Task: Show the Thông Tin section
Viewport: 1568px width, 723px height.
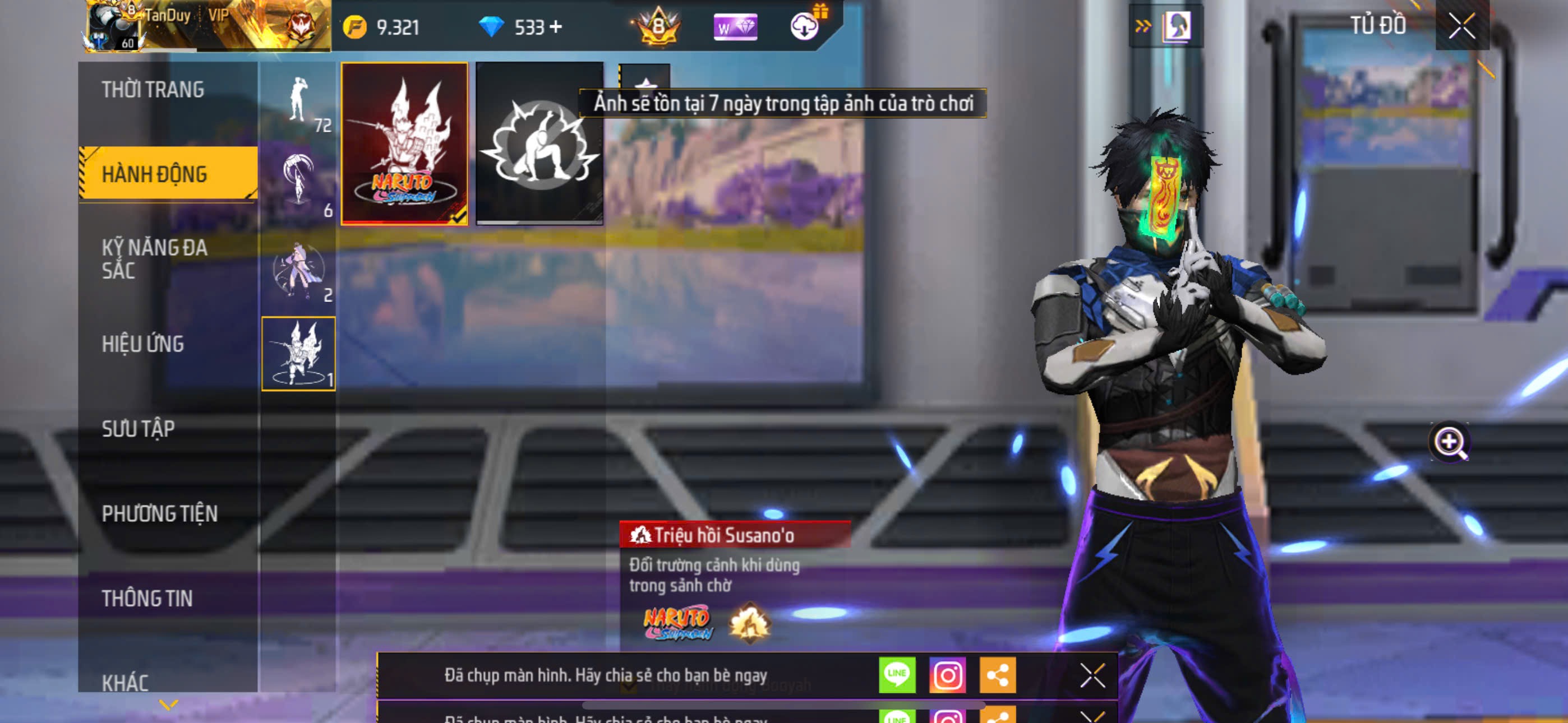Action: click(x=147, y=597)
